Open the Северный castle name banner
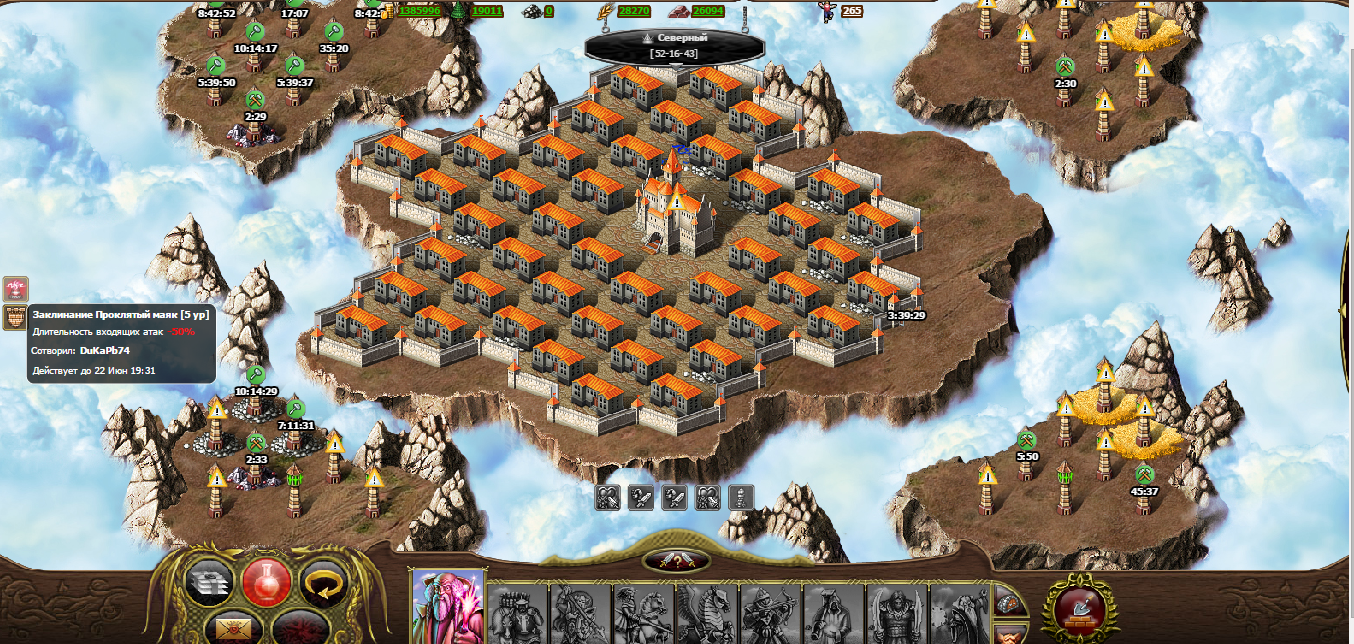 coord(669,44)
